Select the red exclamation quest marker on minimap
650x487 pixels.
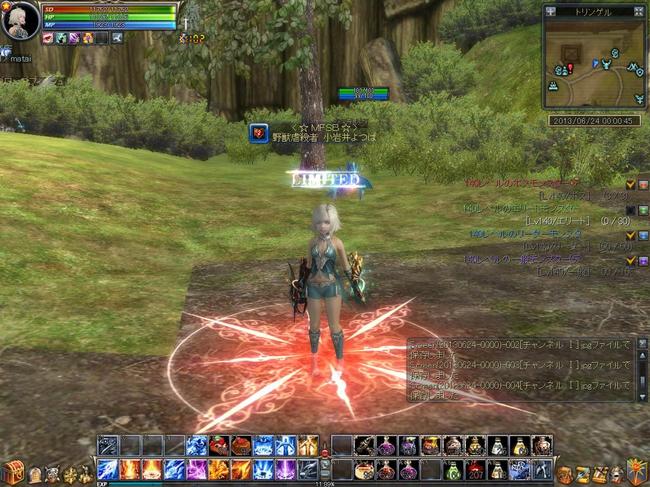[x=569, y=68]
